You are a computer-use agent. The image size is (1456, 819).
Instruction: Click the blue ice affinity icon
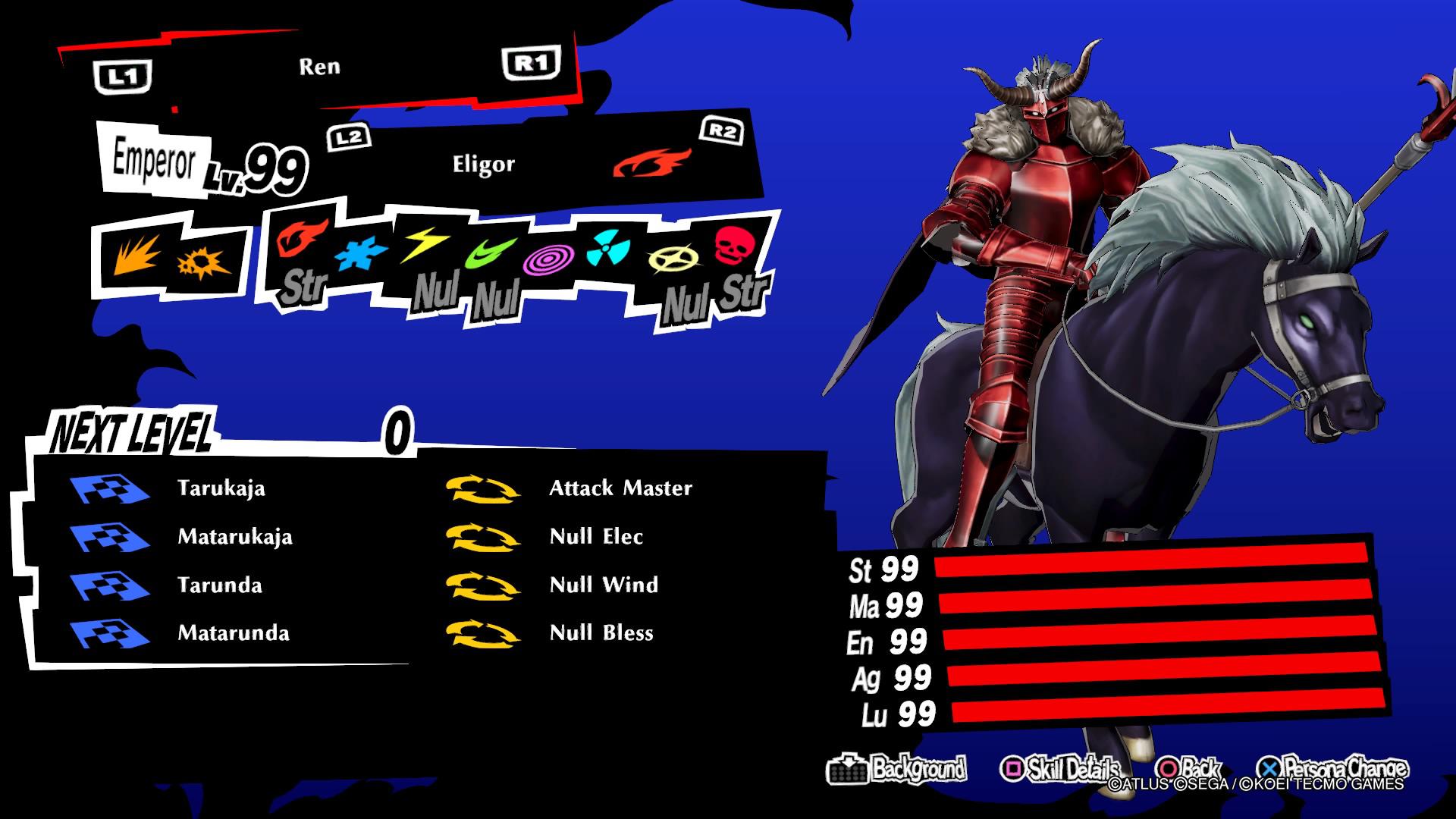pos(360,254)
